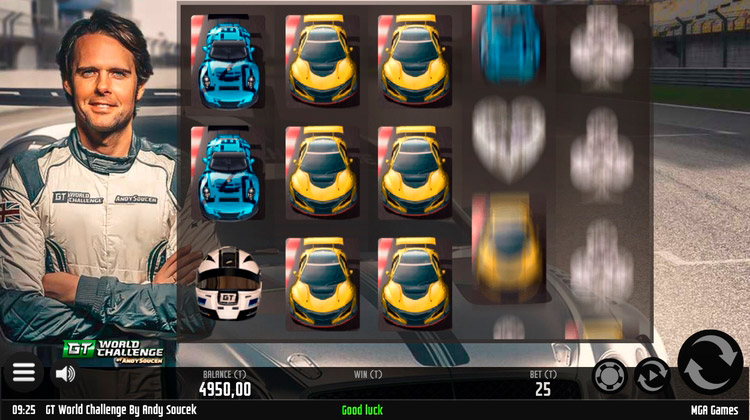Open the hamburger menu
Screen dimensions: 750x420
coord(24,374)
